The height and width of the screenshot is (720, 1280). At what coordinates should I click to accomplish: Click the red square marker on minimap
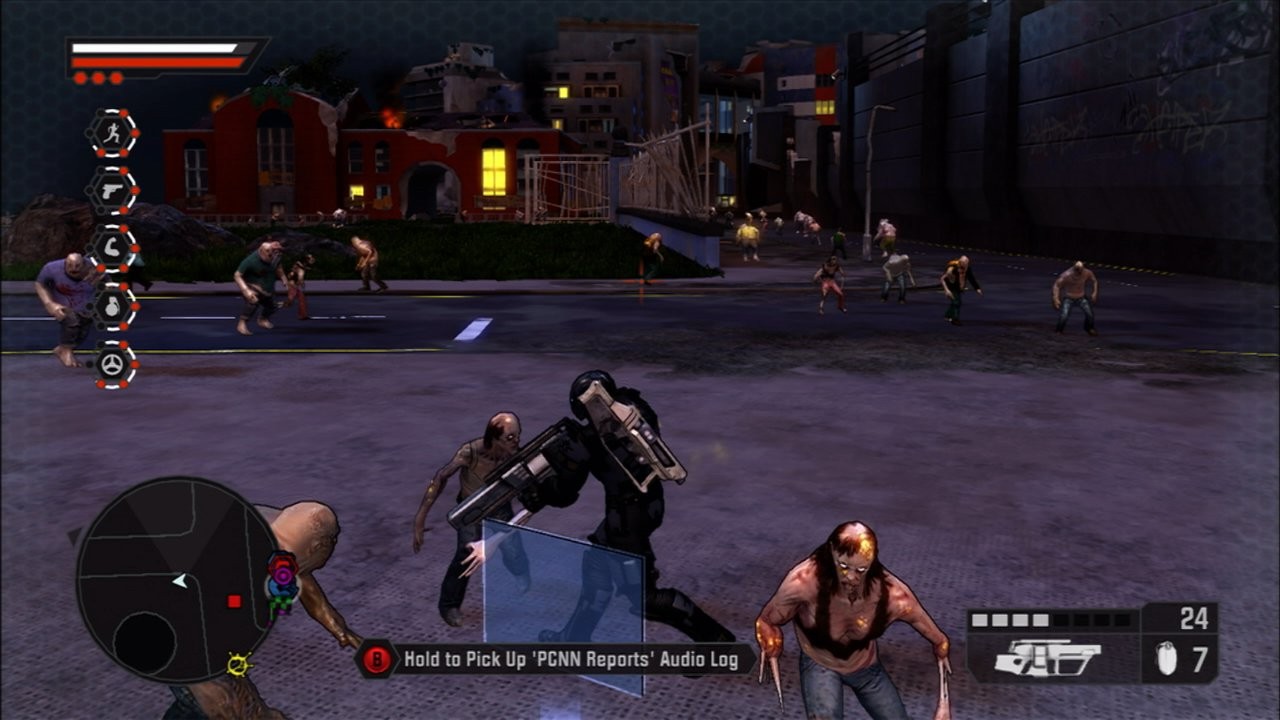tap(234, 601)
